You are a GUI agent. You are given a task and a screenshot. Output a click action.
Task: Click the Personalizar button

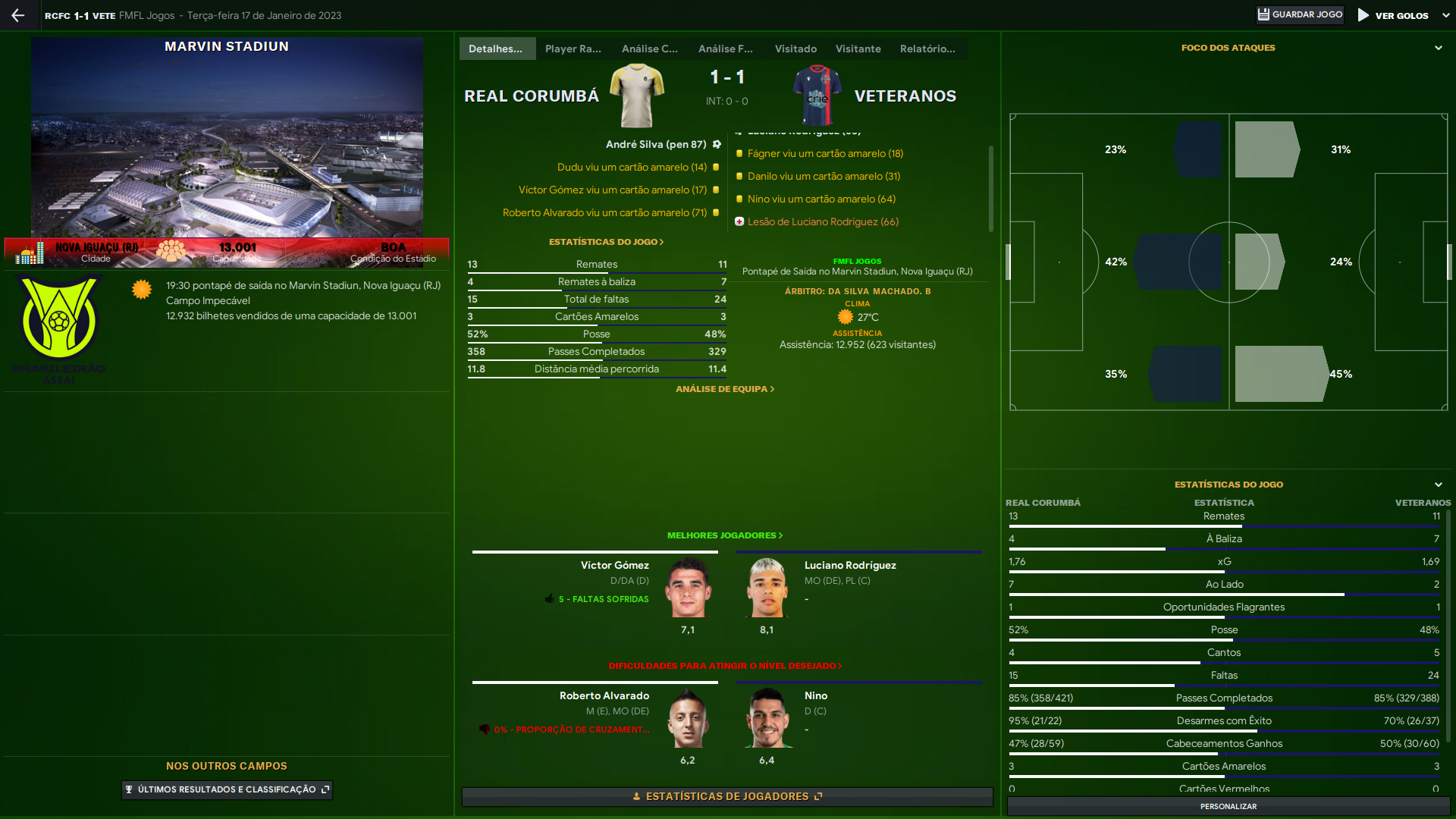(1228, 806)
